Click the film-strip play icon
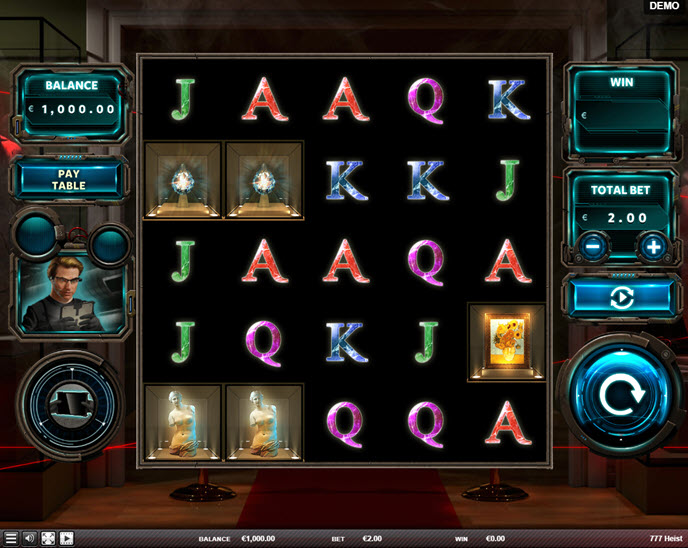 (x=67, y=538)
